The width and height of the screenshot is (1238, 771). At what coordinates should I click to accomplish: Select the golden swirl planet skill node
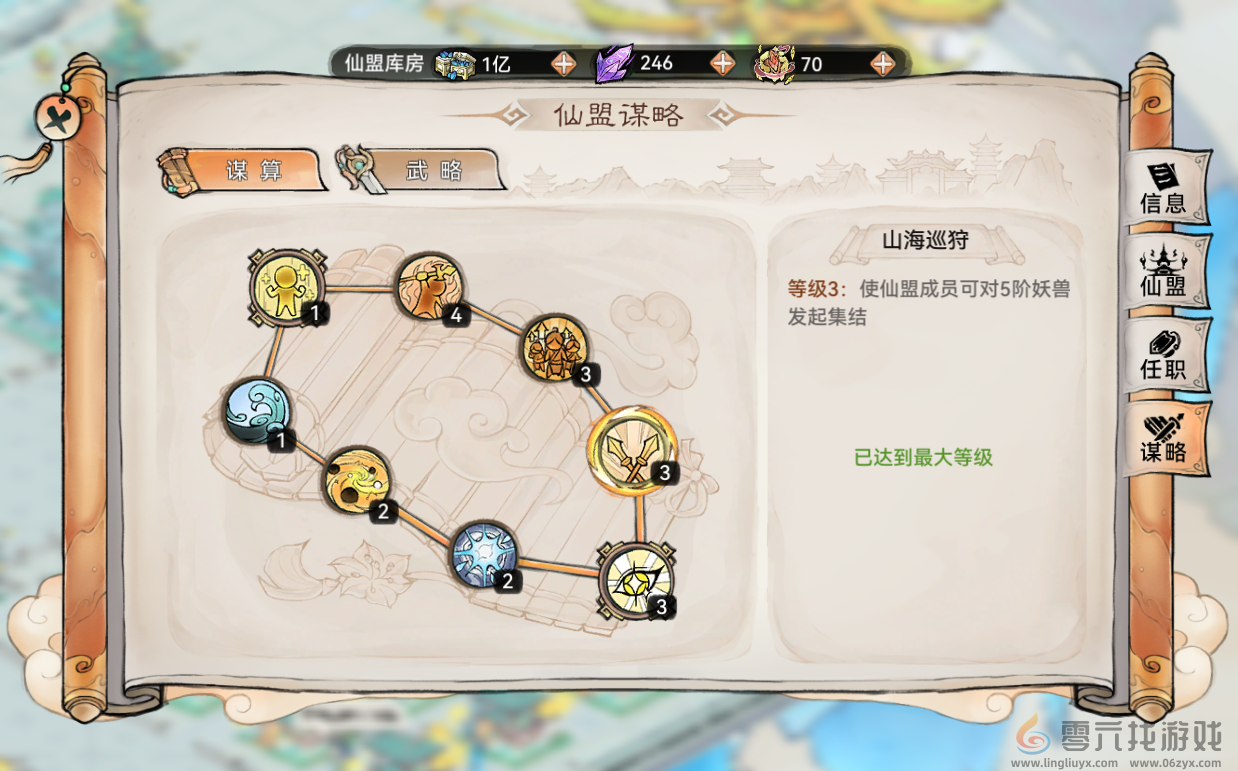356,482
